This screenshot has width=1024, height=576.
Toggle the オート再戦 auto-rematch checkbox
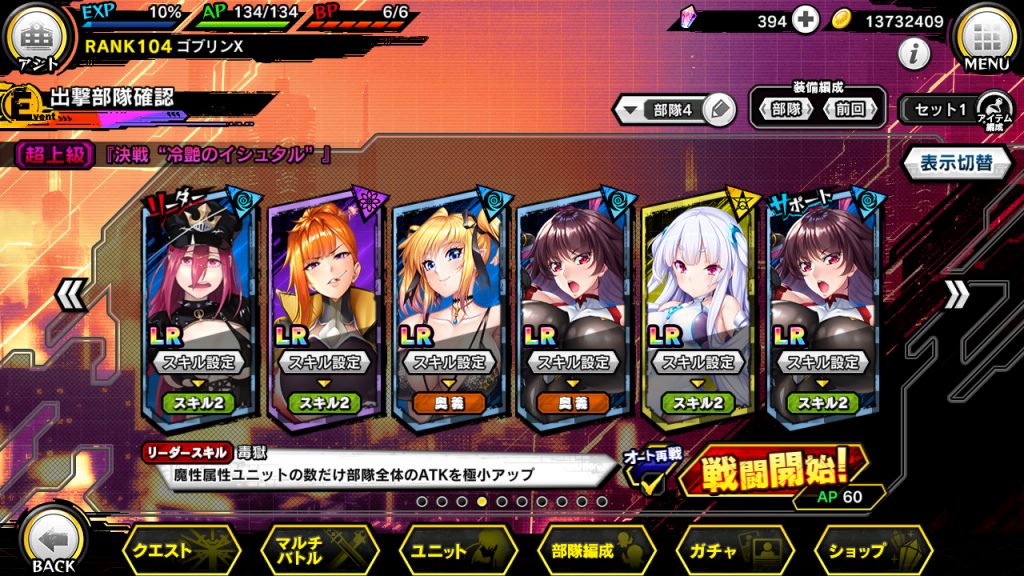click(652, 481)
